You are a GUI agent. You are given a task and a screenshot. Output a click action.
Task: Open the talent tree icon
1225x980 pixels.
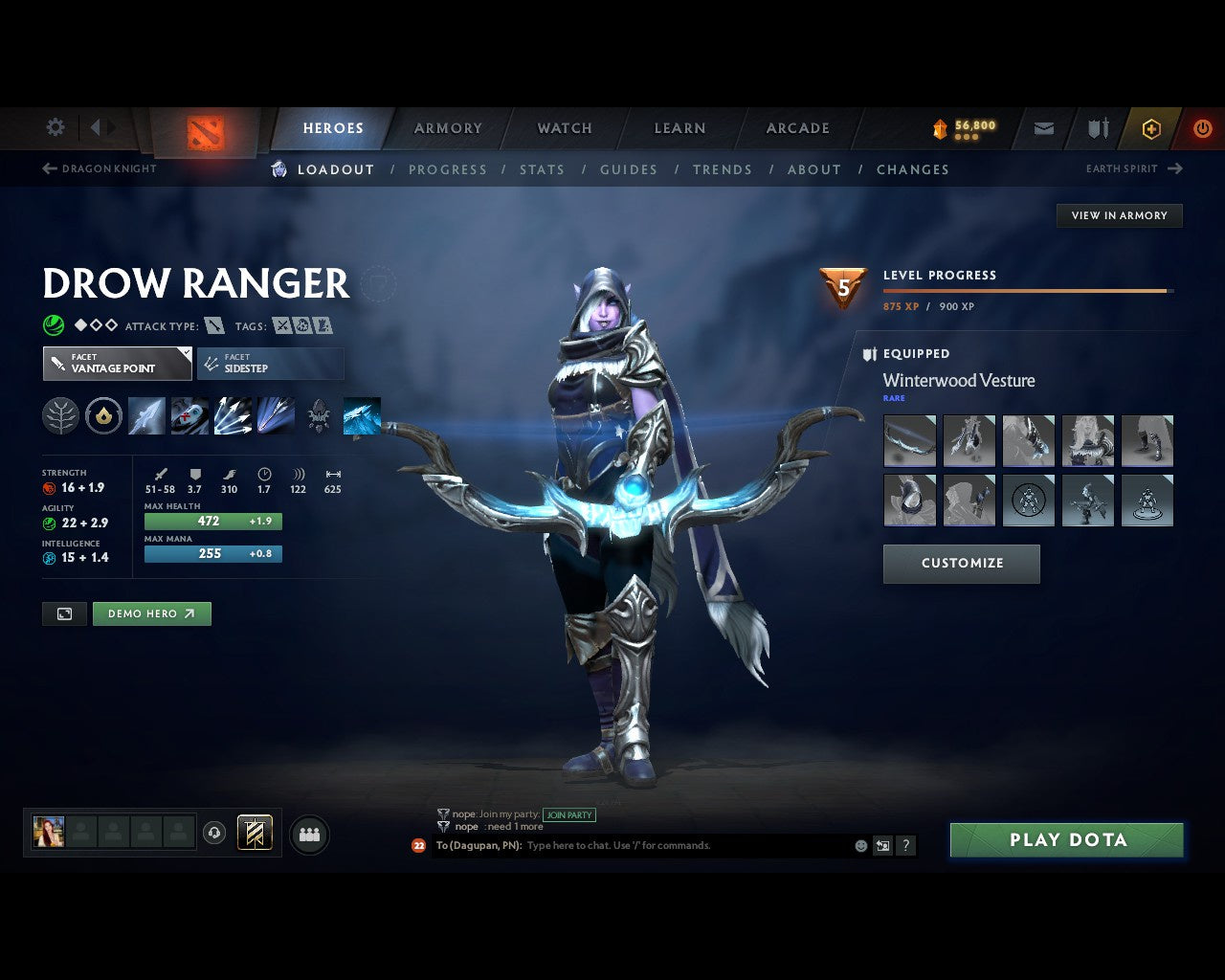pyautogui.click(x=60, y=415)
